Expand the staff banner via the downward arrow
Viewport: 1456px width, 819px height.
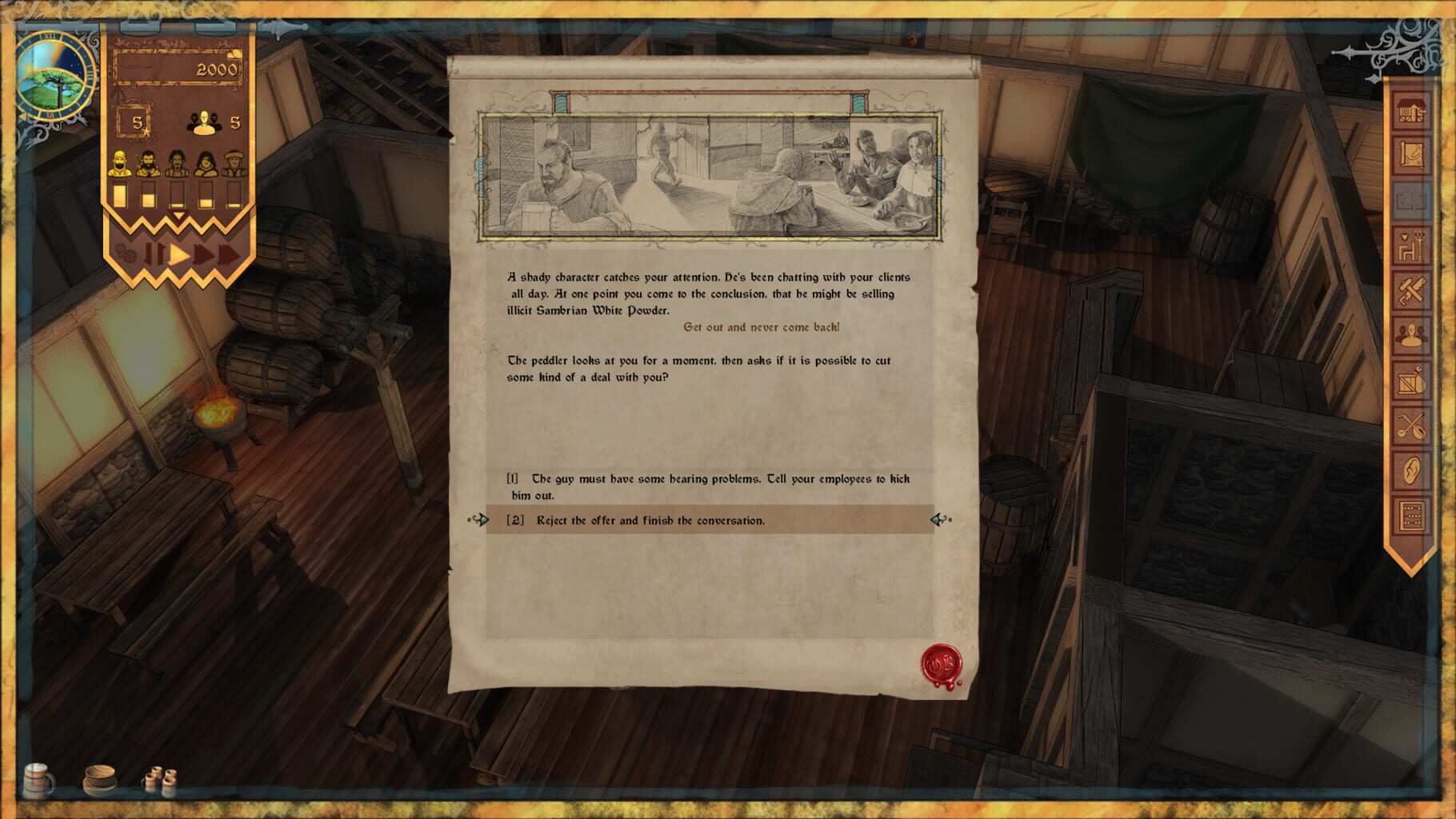178,214
